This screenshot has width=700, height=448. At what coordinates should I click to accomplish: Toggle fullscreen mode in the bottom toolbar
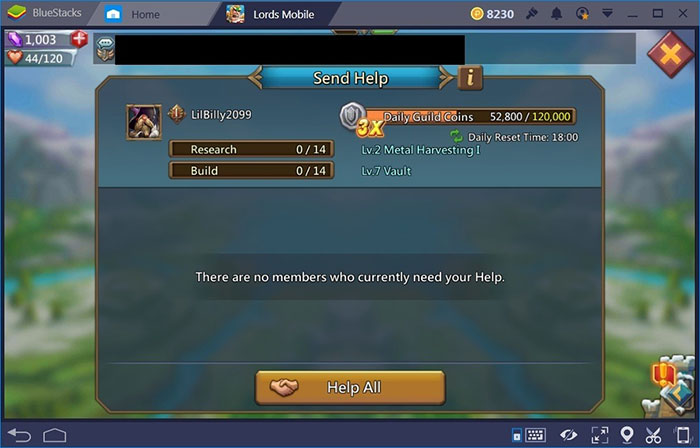click(x=599, y=435)
